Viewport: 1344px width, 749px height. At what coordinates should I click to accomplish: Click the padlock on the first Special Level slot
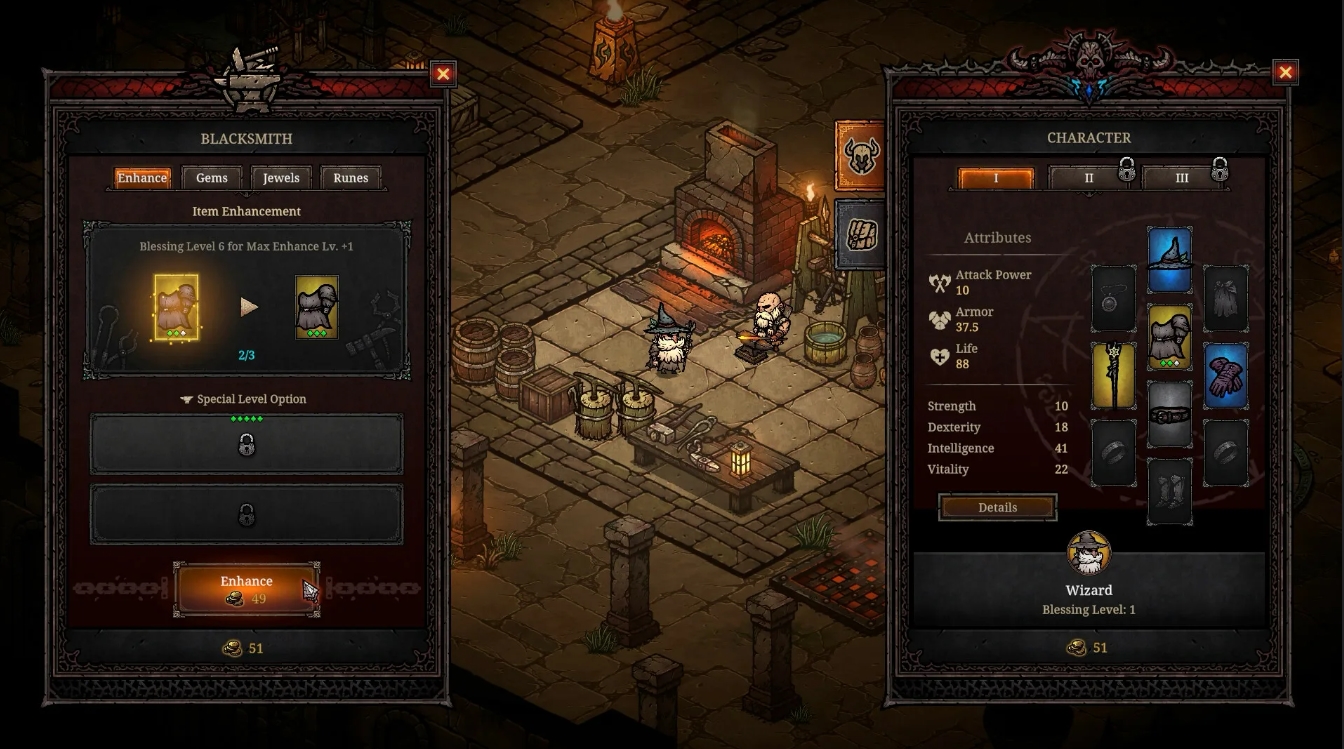[247, 443]
